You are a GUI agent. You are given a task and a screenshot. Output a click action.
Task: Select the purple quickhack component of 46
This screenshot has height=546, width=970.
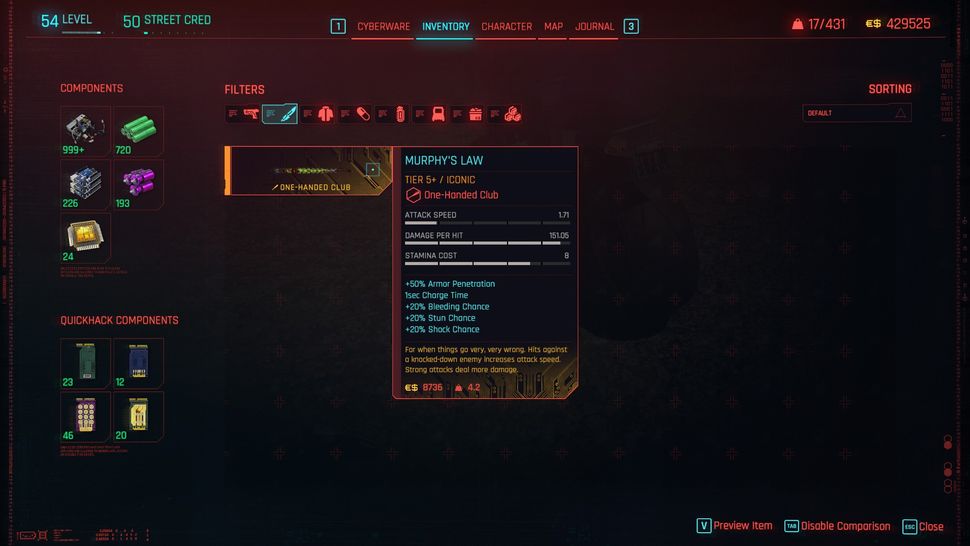click(x=85, y=415)
